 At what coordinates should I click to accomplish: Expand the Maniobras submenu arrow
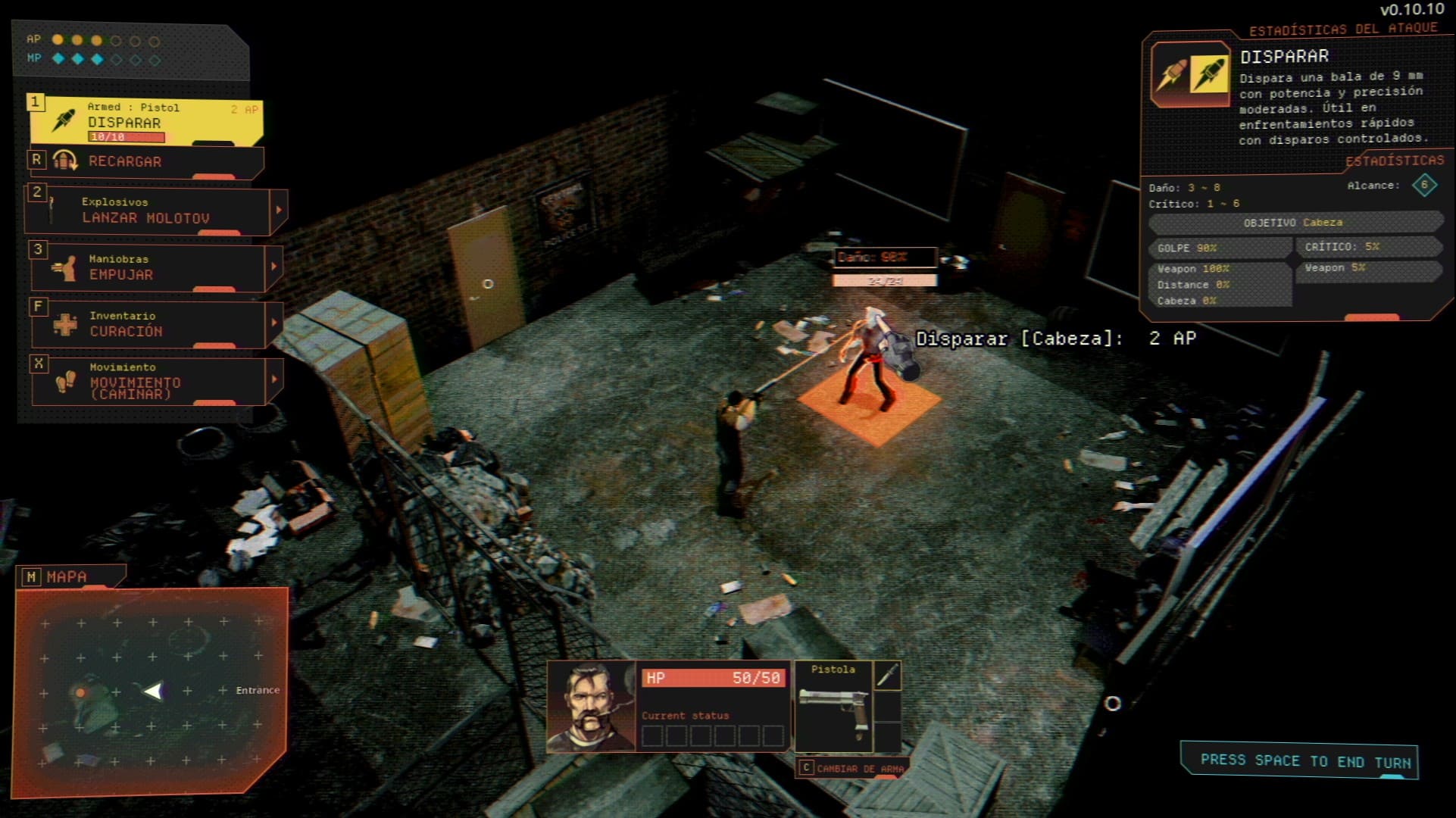pyautogui.click(x=274, y=267)
